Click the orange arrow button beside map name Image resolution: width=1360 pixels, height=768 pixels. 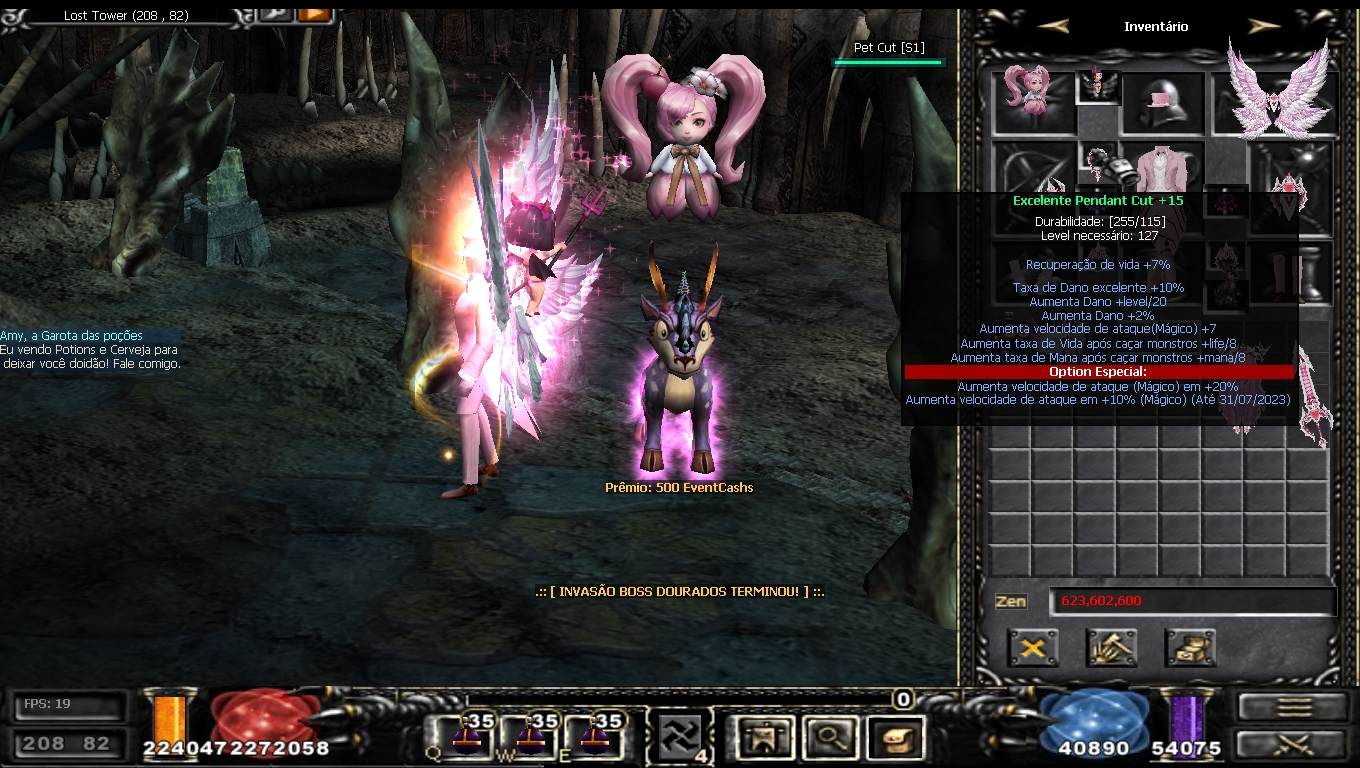[315, 14]
